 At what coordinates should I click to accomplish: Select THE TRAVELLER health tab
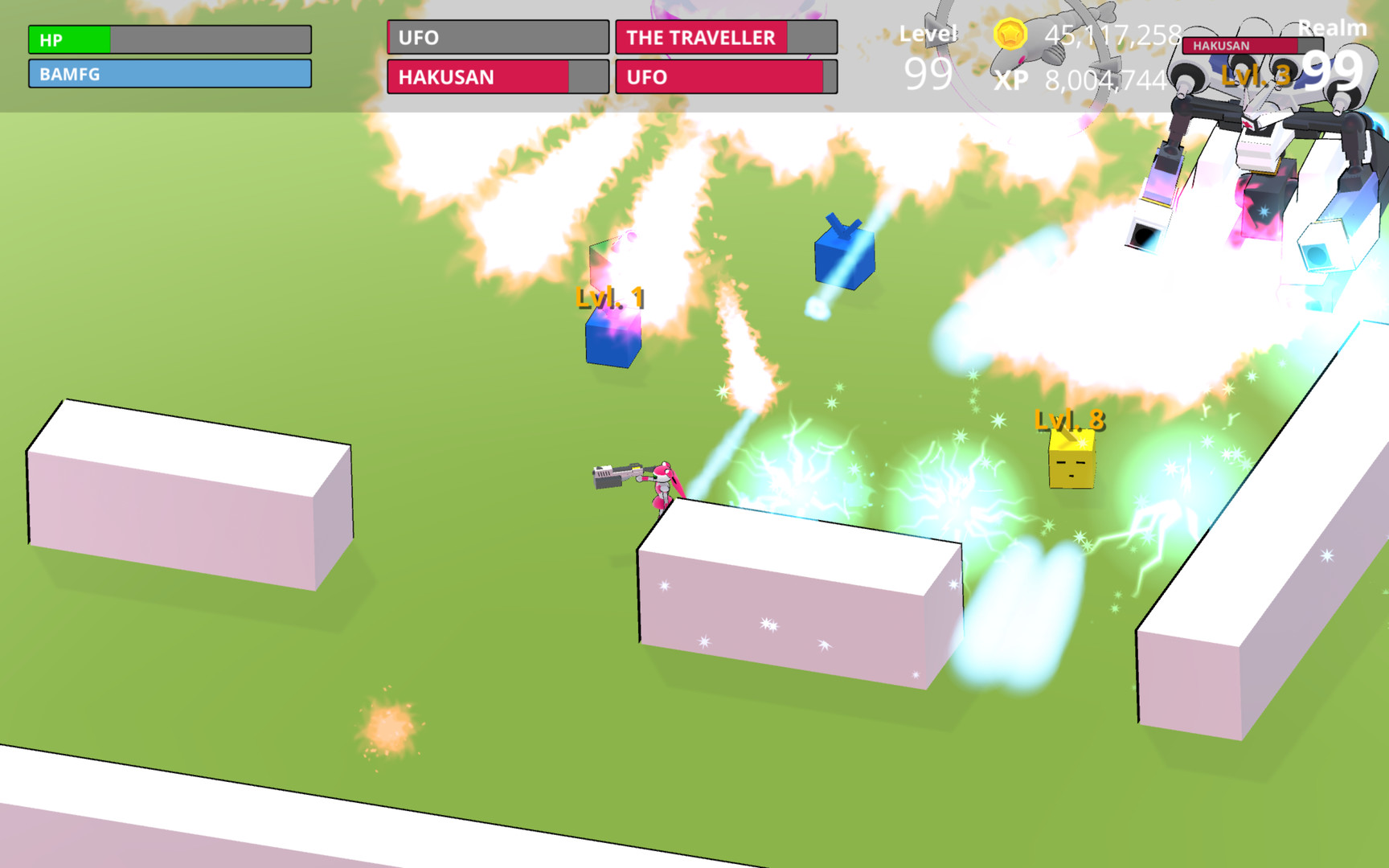click(724, 37)
